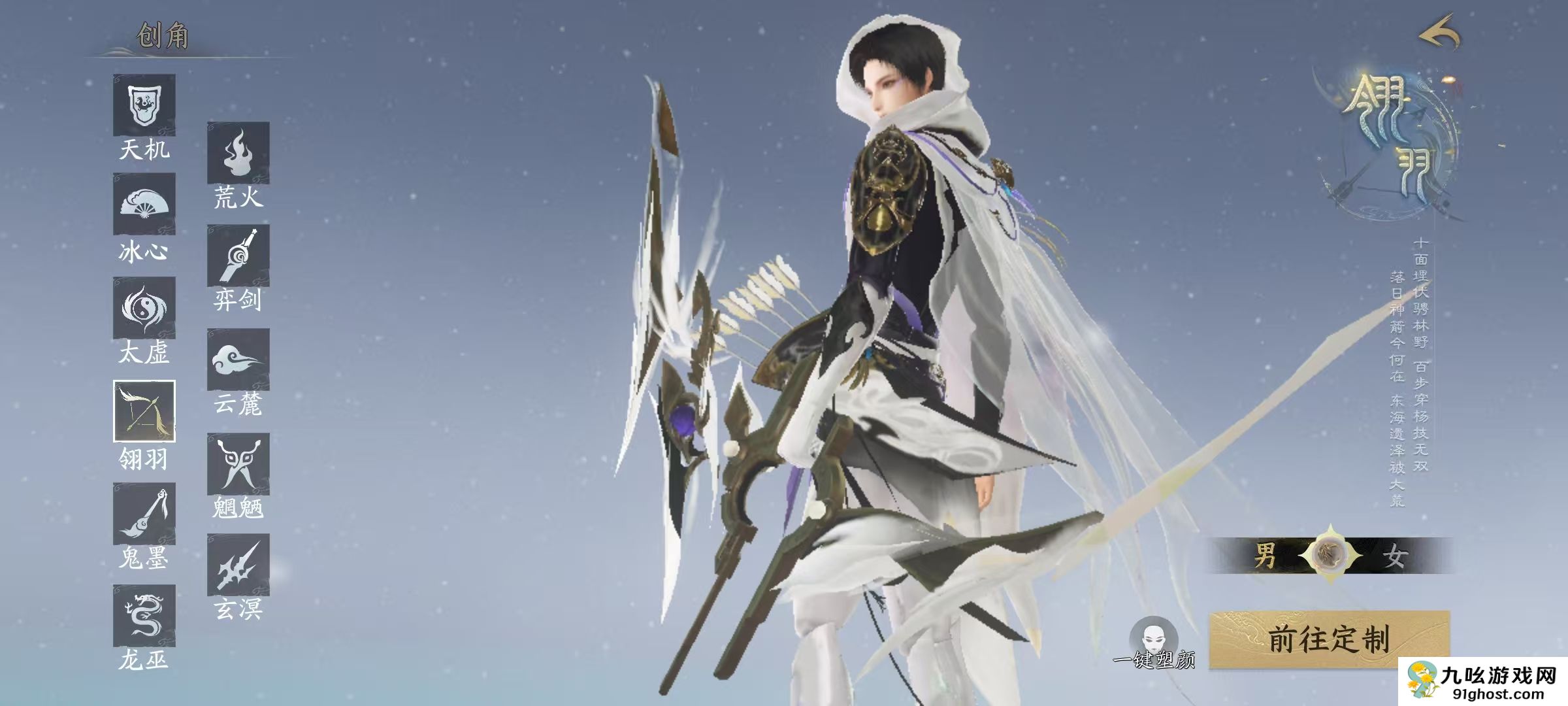Viewport: 1568px width, 706px height.
Task: Choose the 龙巫 dragon class
Action: (144, 616)
